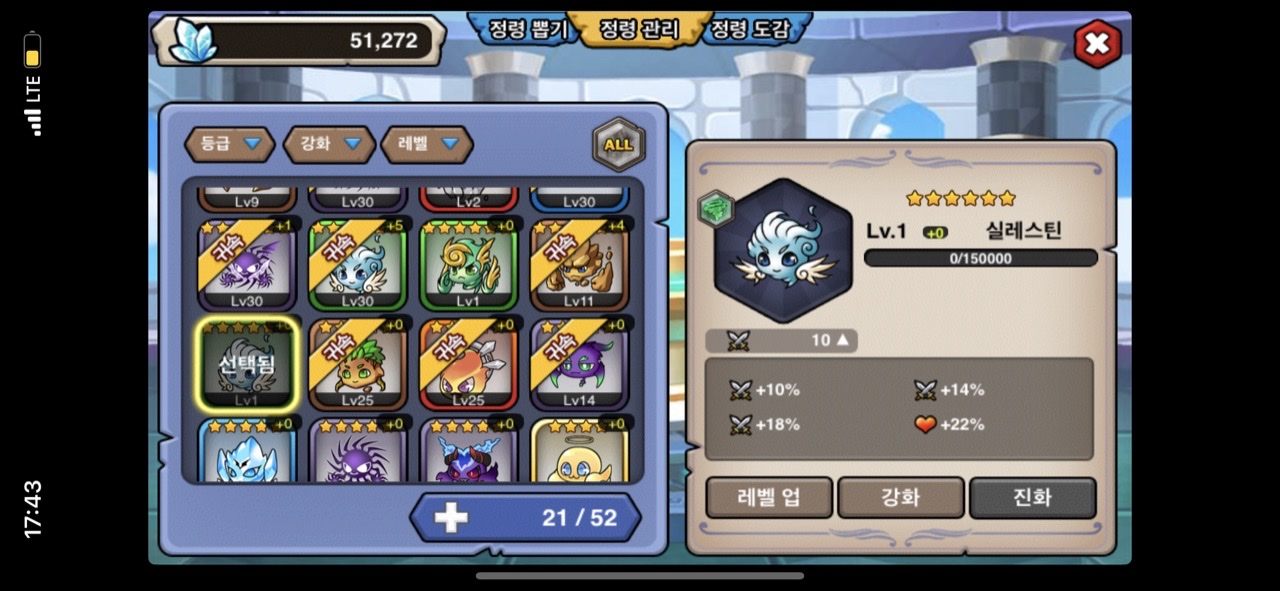Expand spirit slots with the plus button
This screenshot has width=1280, height=591.
click(451, 517)
